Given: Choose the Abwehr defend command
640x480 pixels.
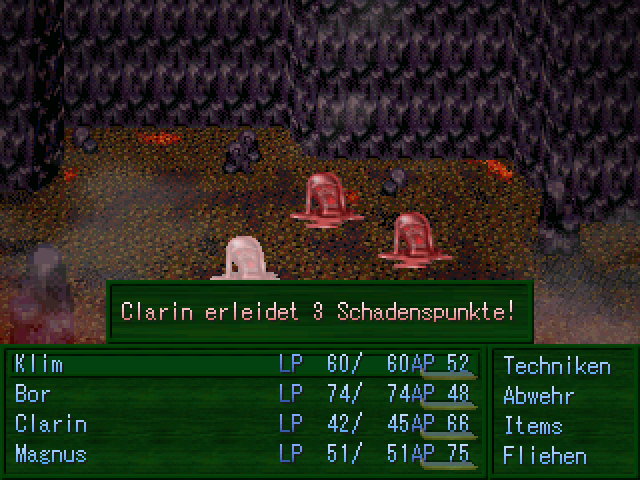Looking at the screenshot, I should point(538,396).
